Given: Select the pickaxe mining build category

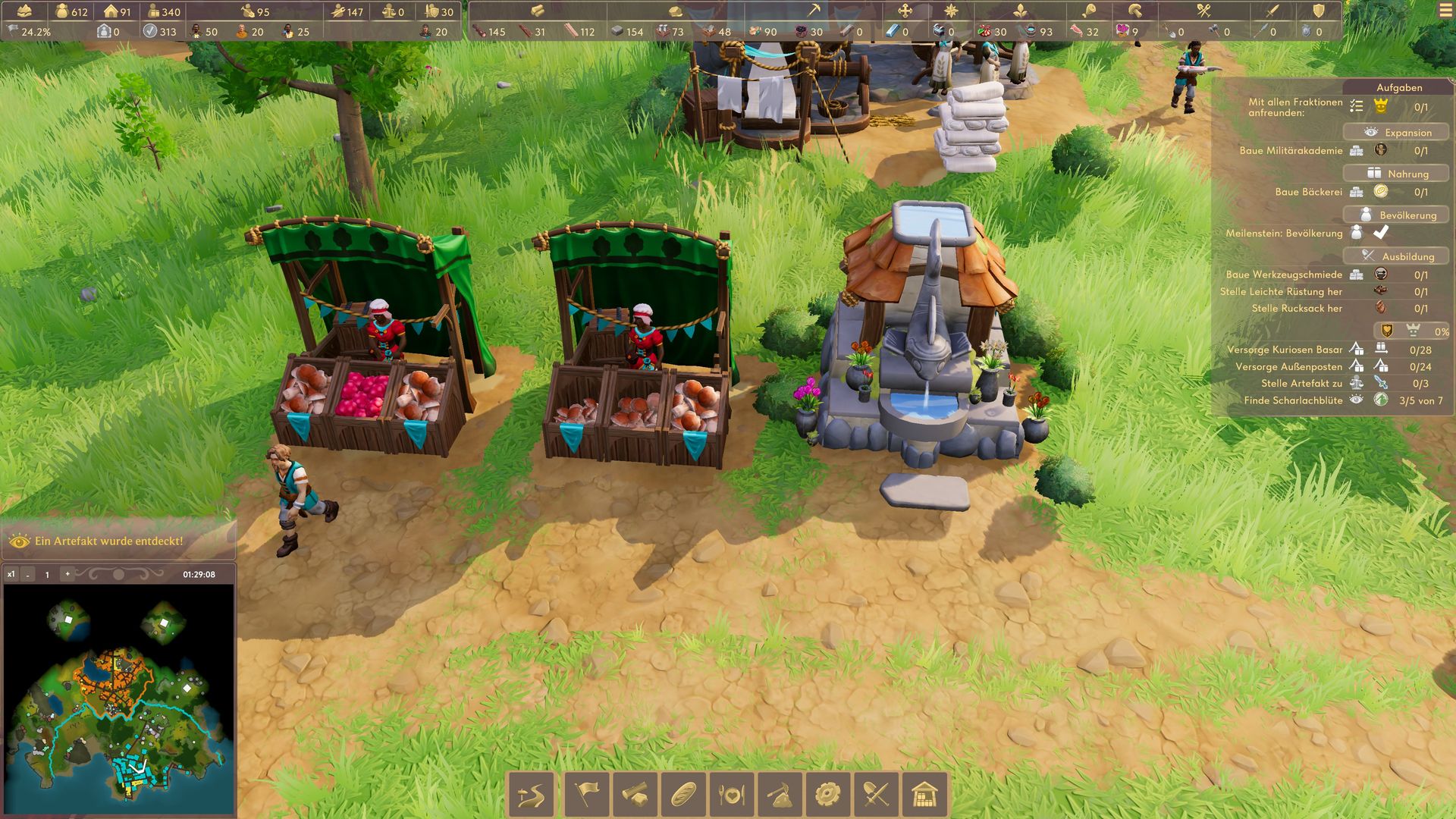Looking at the screenshot, I should [780, 795].
